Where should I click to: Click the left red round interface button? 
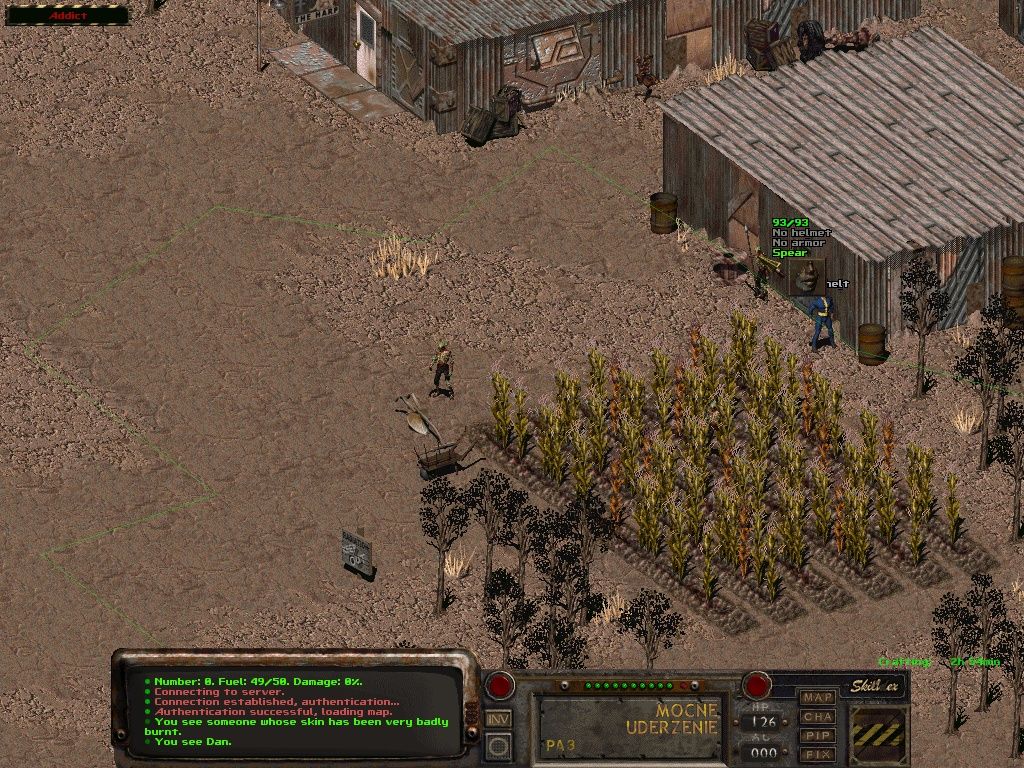tap(499, 686)
